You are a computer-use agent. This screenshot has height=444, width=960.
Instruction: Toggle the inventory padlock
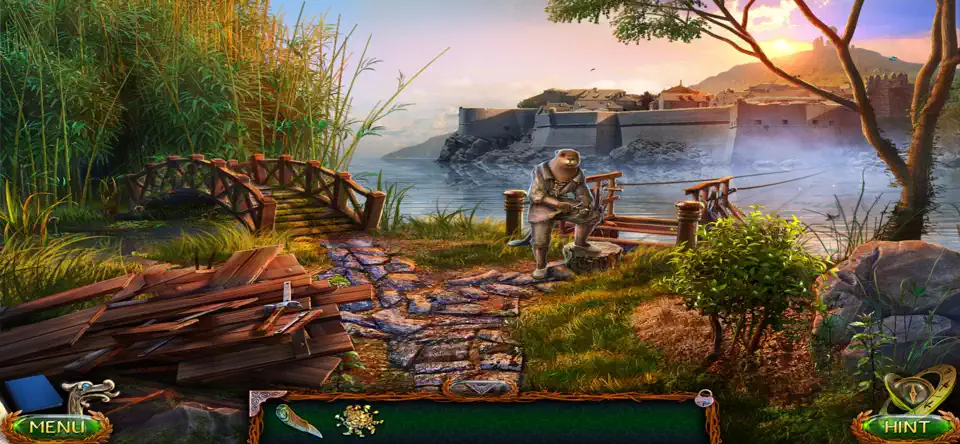pos(704,400)
